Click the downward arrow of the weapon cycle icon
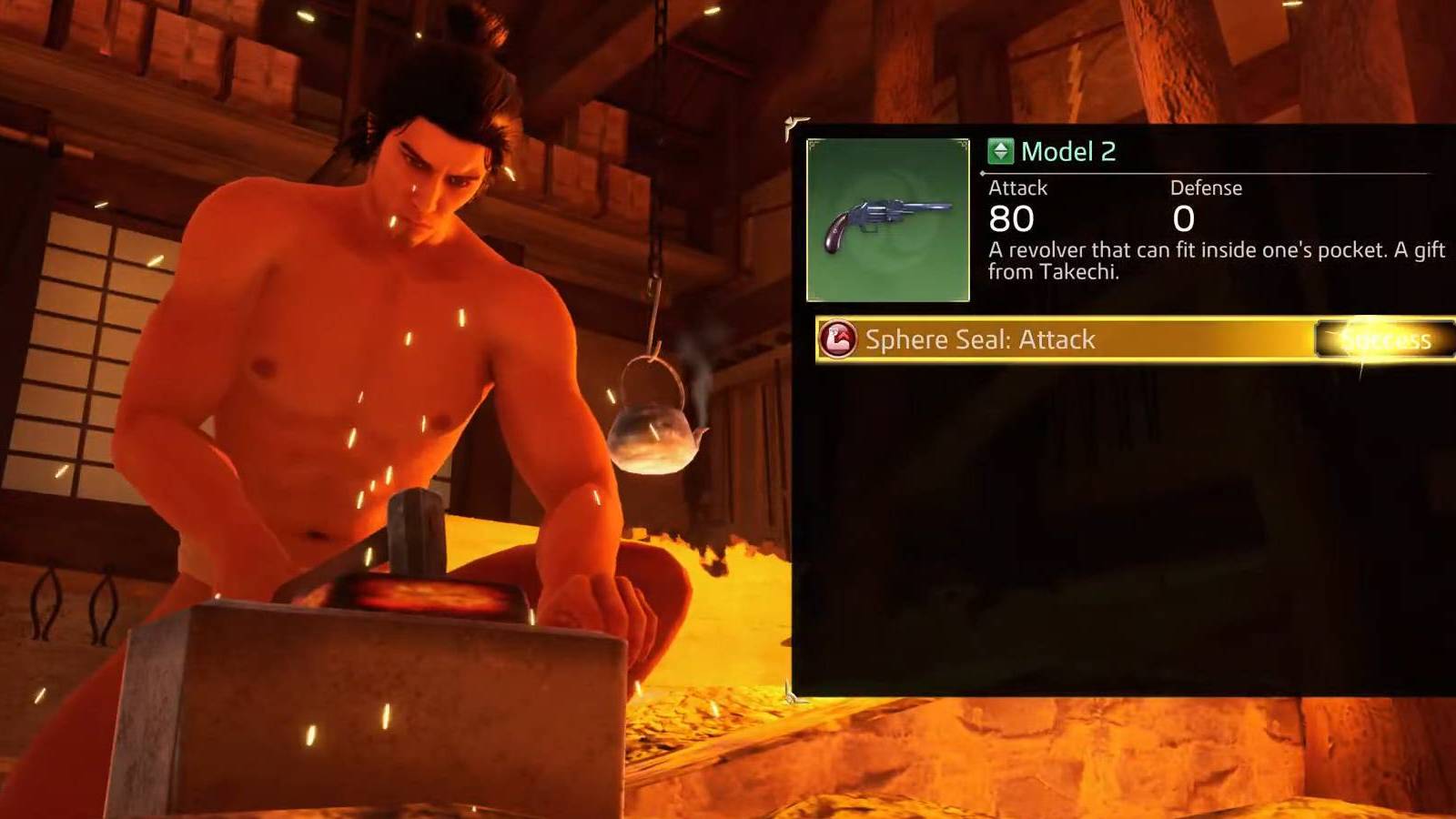 click(1001, 157)
